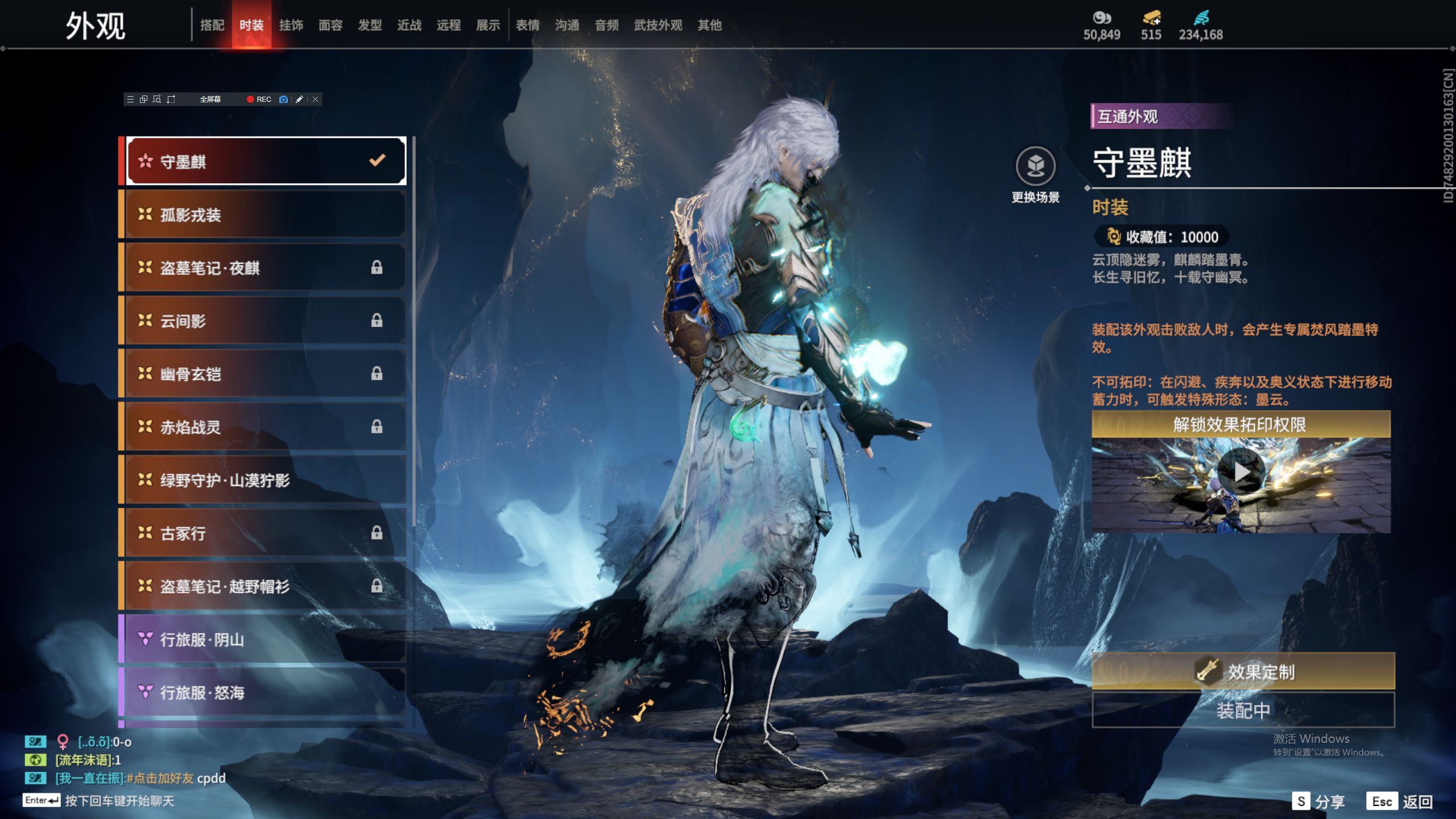
Task: Click the 装配中 equipped button
Action: click(1243, 710)
